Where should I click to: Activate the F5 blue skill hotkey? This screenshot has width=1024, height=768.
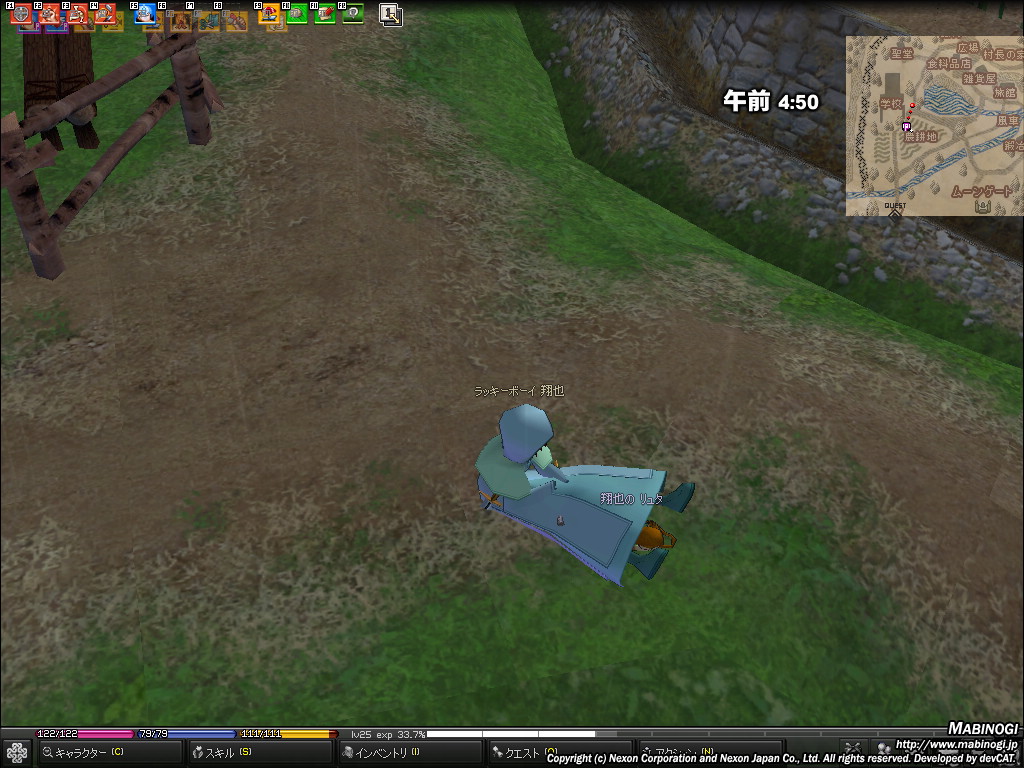tap(145, 14)
